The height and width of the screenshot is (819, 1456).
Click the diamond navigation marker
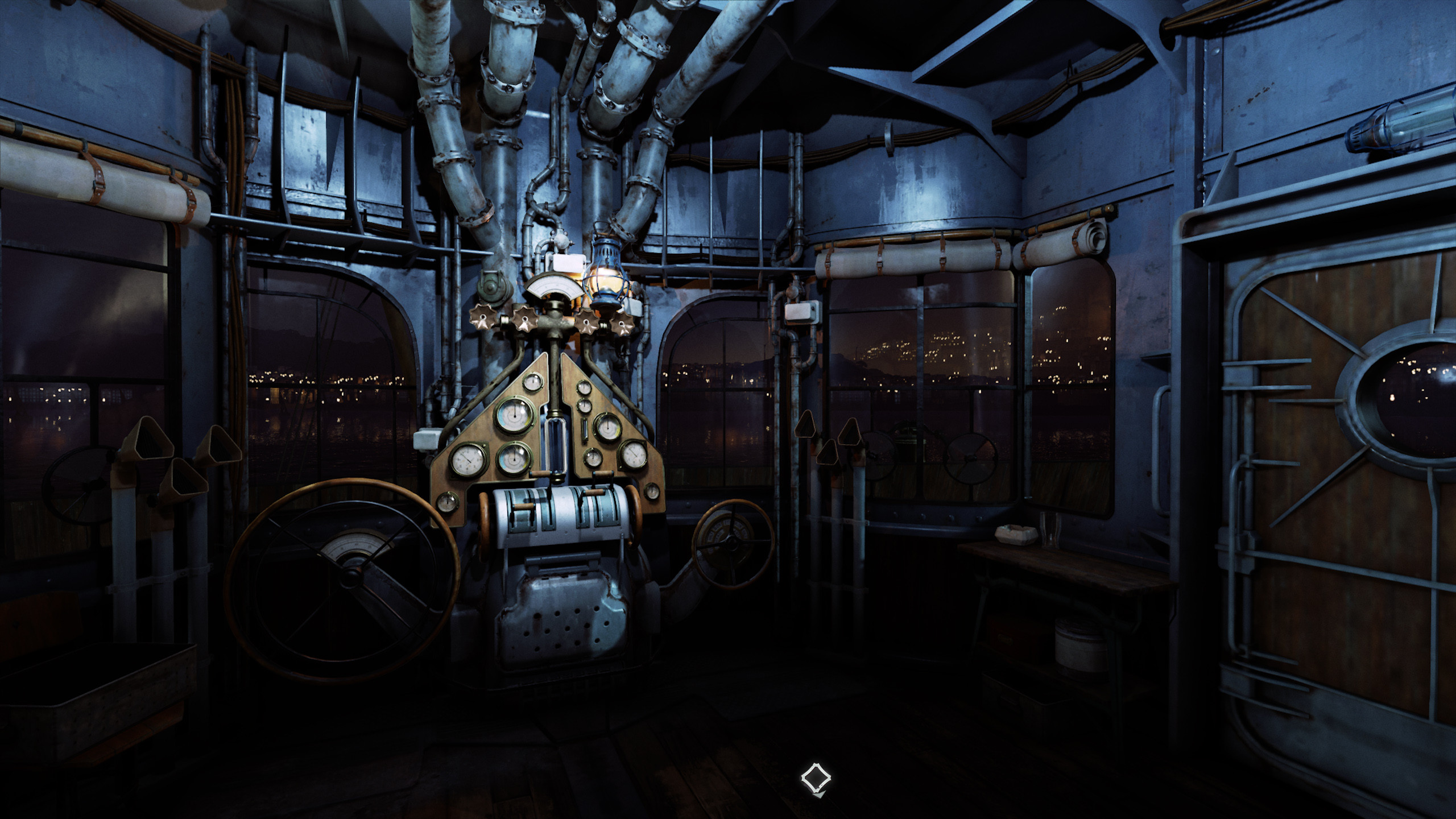[816, 777]
